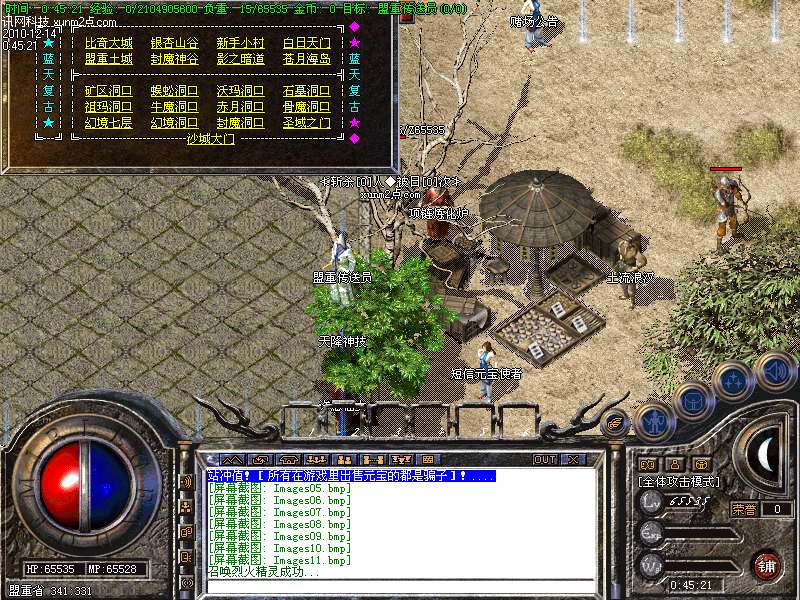800x600 pixels.
Task: Travel to 白日天门
Action: 306,44
